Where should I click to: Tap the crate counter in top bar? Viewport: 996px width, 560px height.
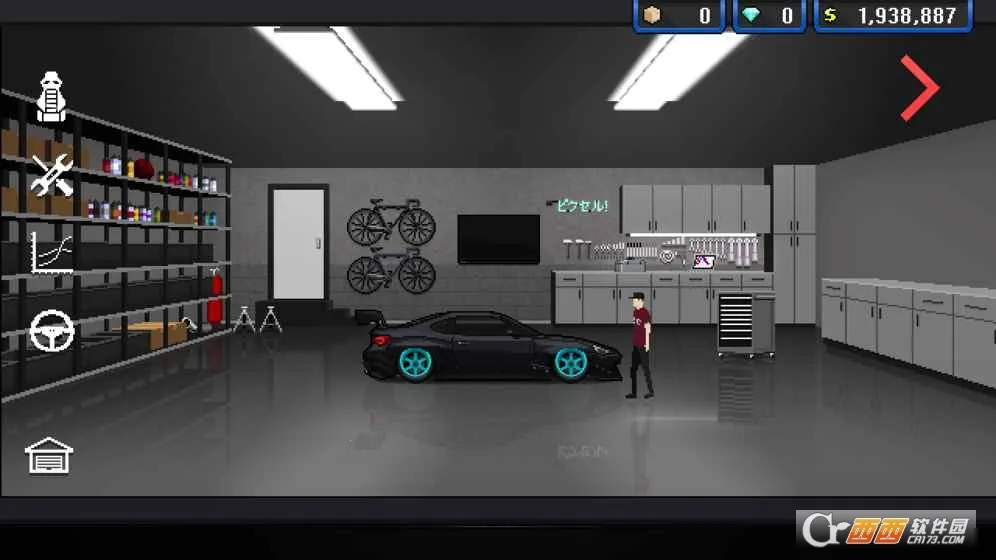click(679, 16)
